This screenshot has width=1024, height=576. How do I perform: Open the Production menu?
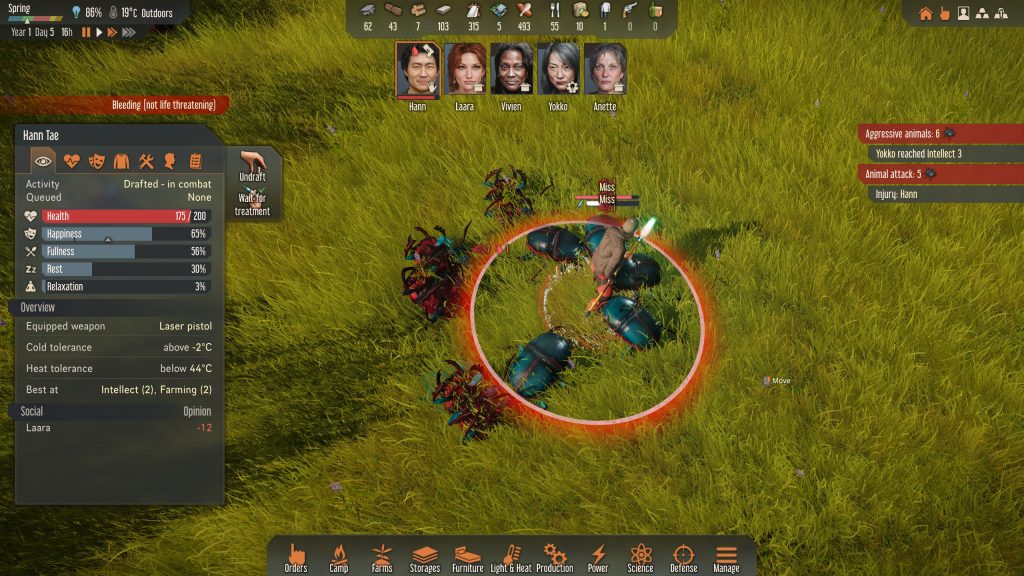coord(555,557)
